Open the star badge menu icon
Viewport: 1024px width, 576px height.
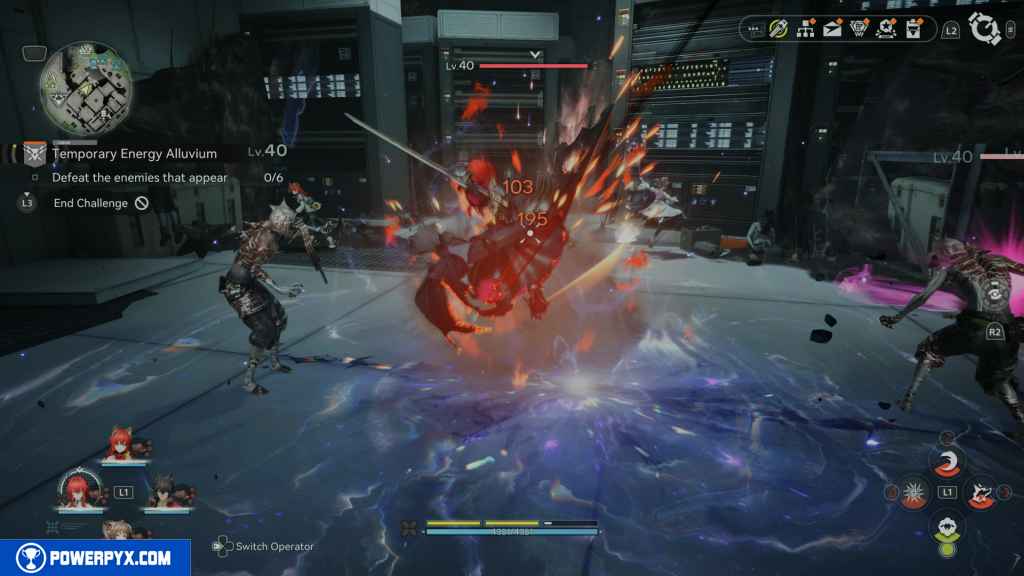click(885, 29)
